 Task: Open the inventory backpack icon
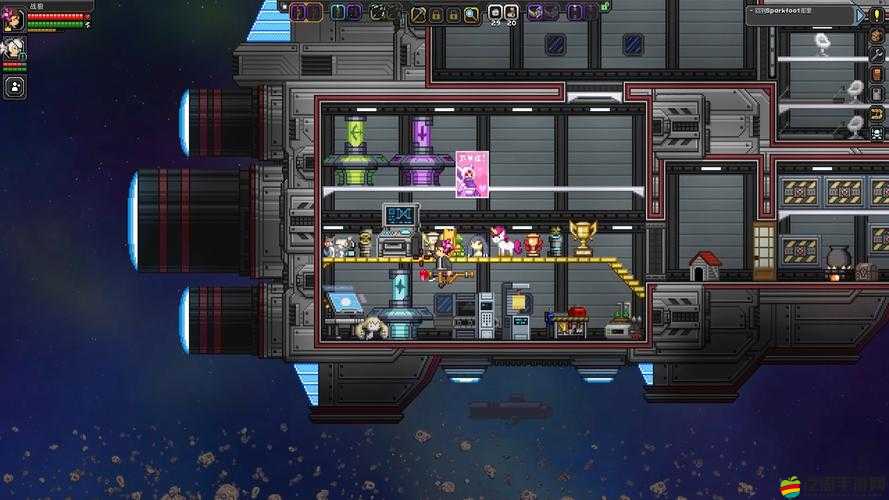pyautogui.click(x=877, y=76)
